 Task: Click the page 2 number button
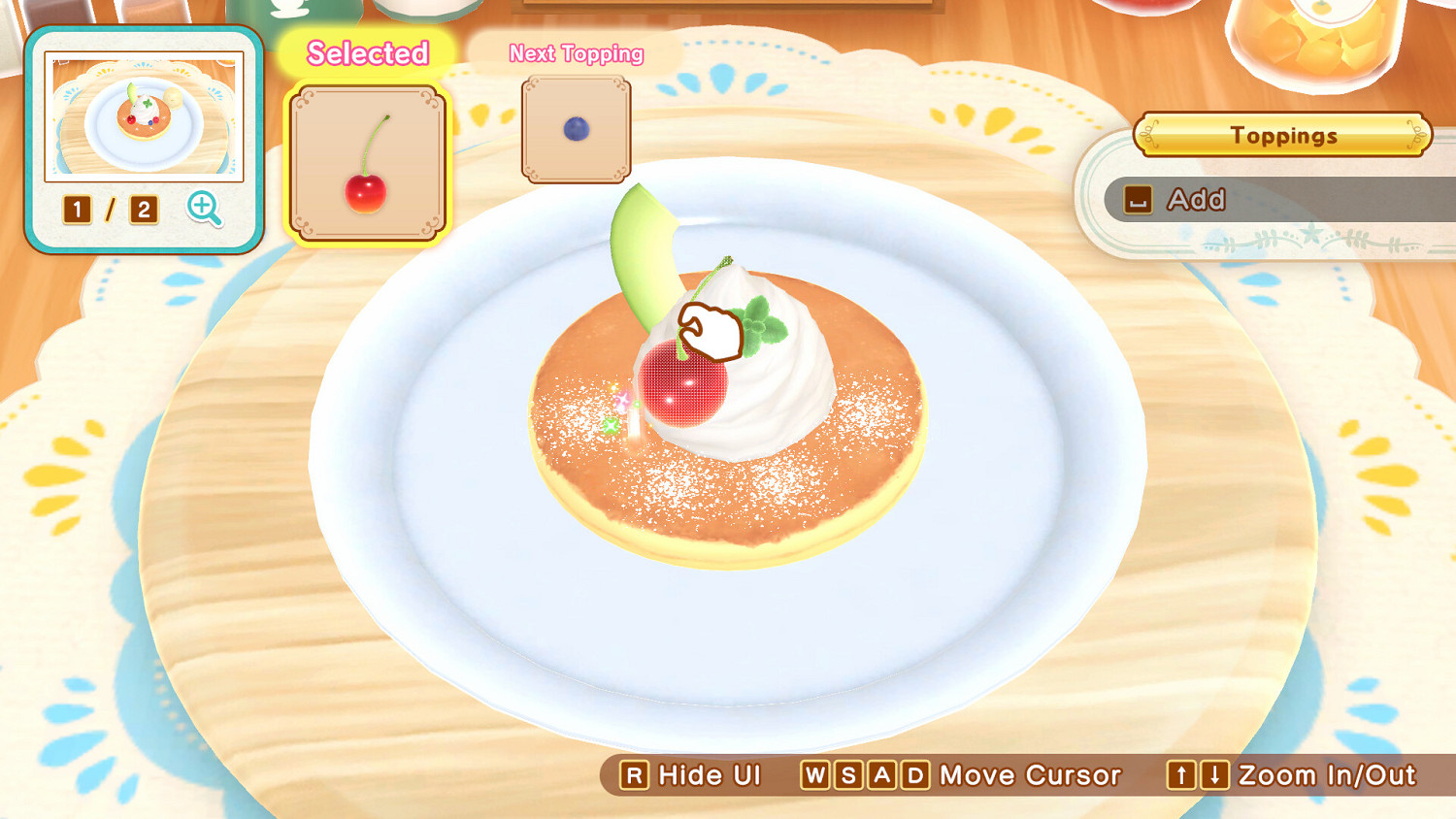point(145,211)
